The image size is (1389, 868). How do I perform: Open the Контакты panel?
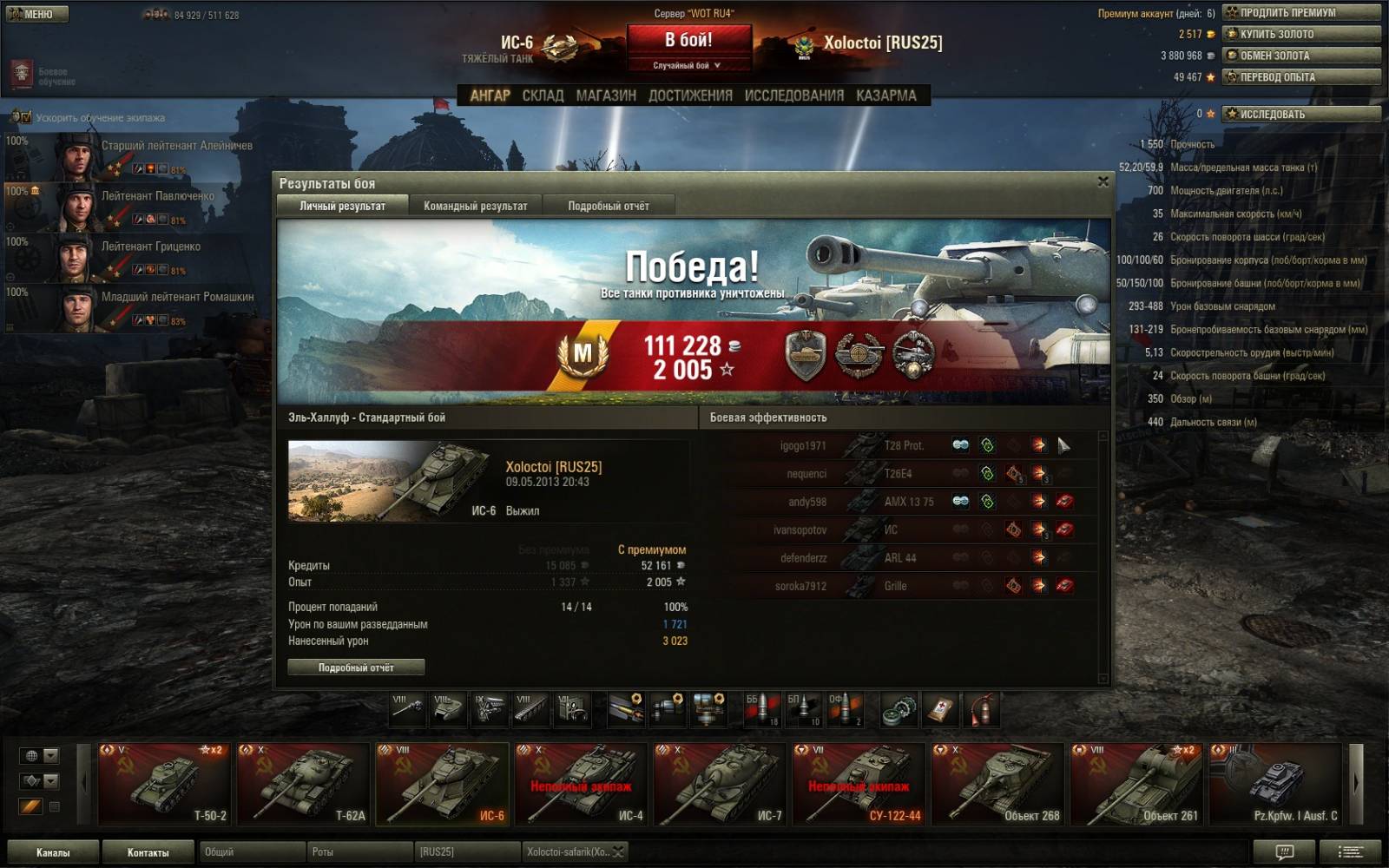(148, 852)
